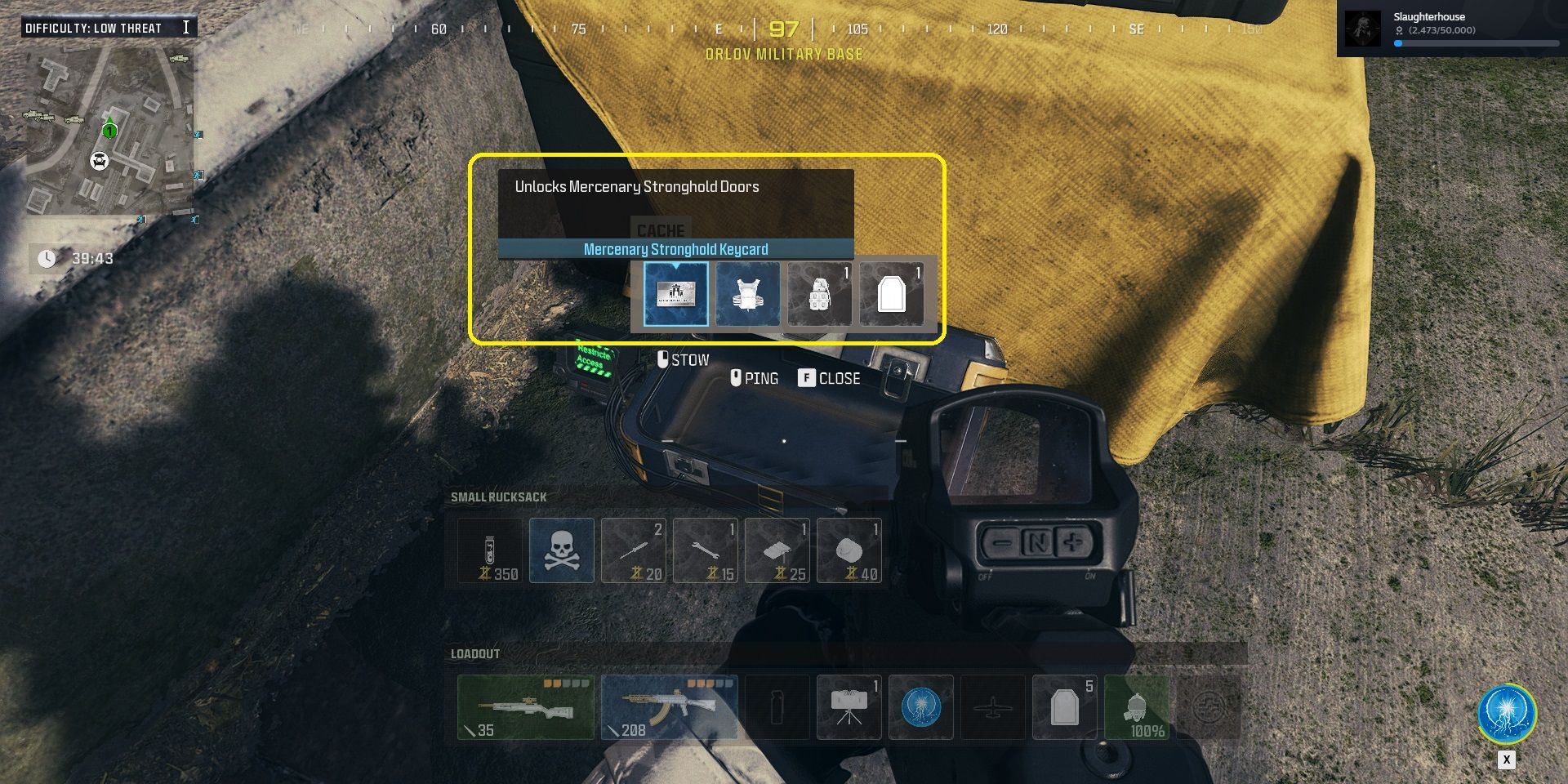
Task: Click the STOW action button
Action: pyautogui.click(x=684, y=359)
